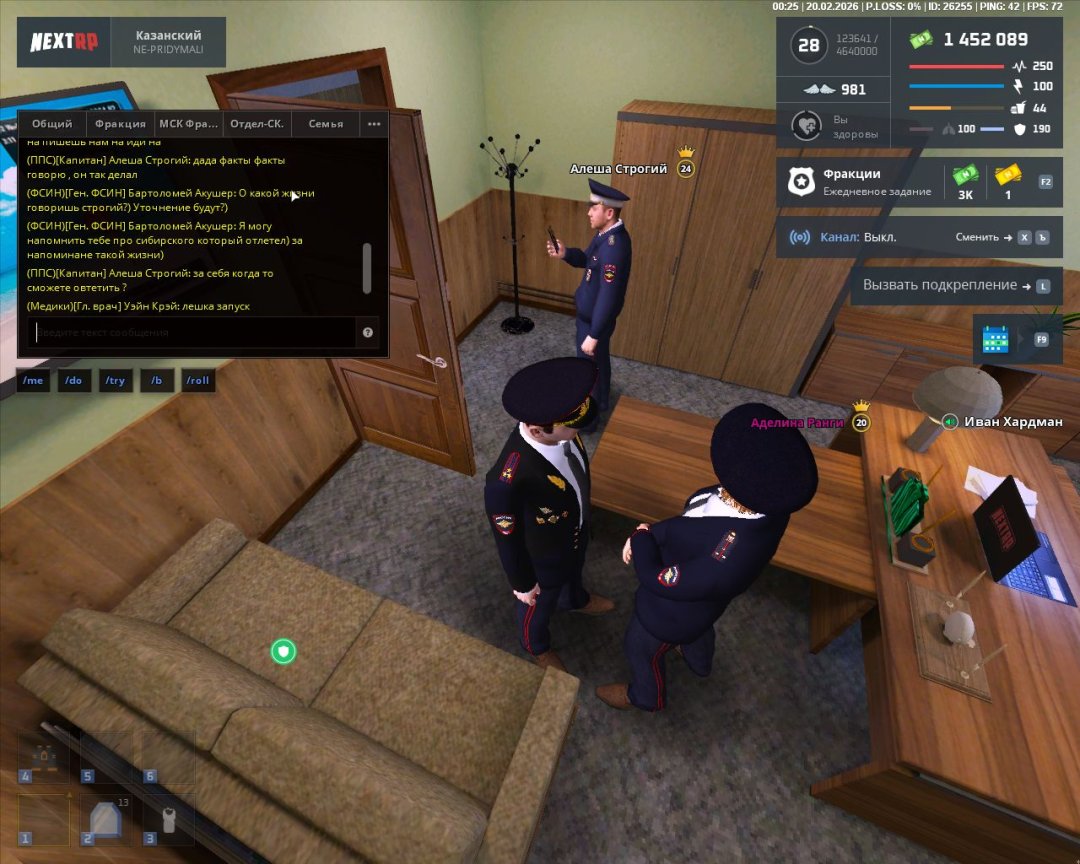
Task: Show more chat tabs via three dots
Action: 374,124
